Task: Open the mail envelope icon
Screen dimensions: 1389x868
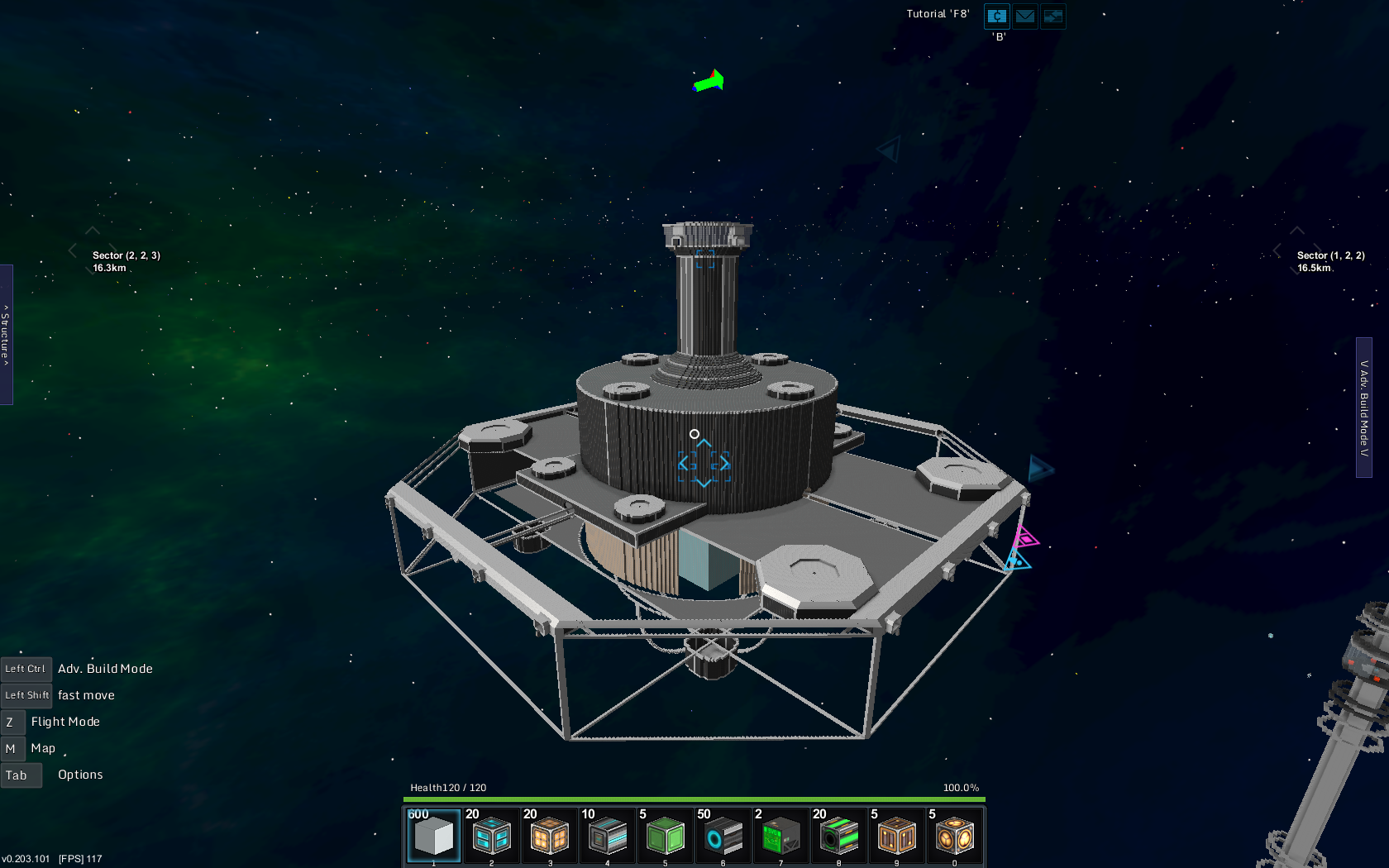Action: [1025, 17]
